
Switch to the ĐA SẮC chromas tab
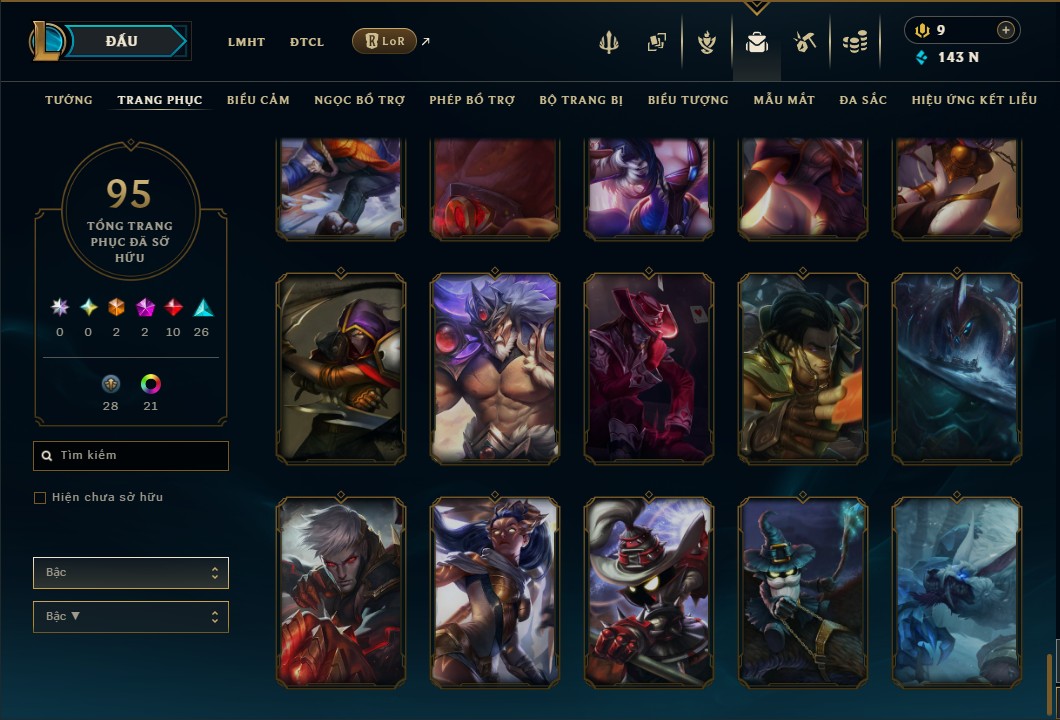click(x=863, y=100)
